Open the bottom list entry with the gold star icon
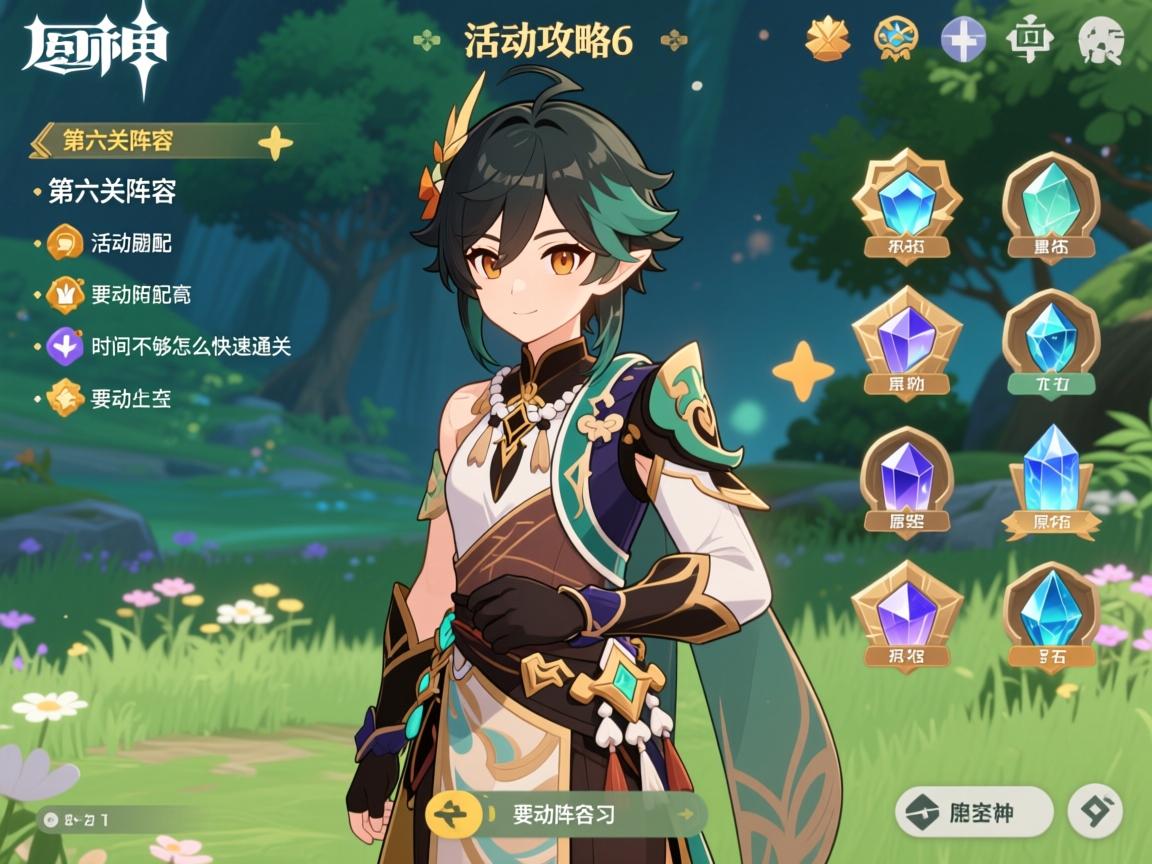This screenshot has height=864, width=1152. (130, 399)
